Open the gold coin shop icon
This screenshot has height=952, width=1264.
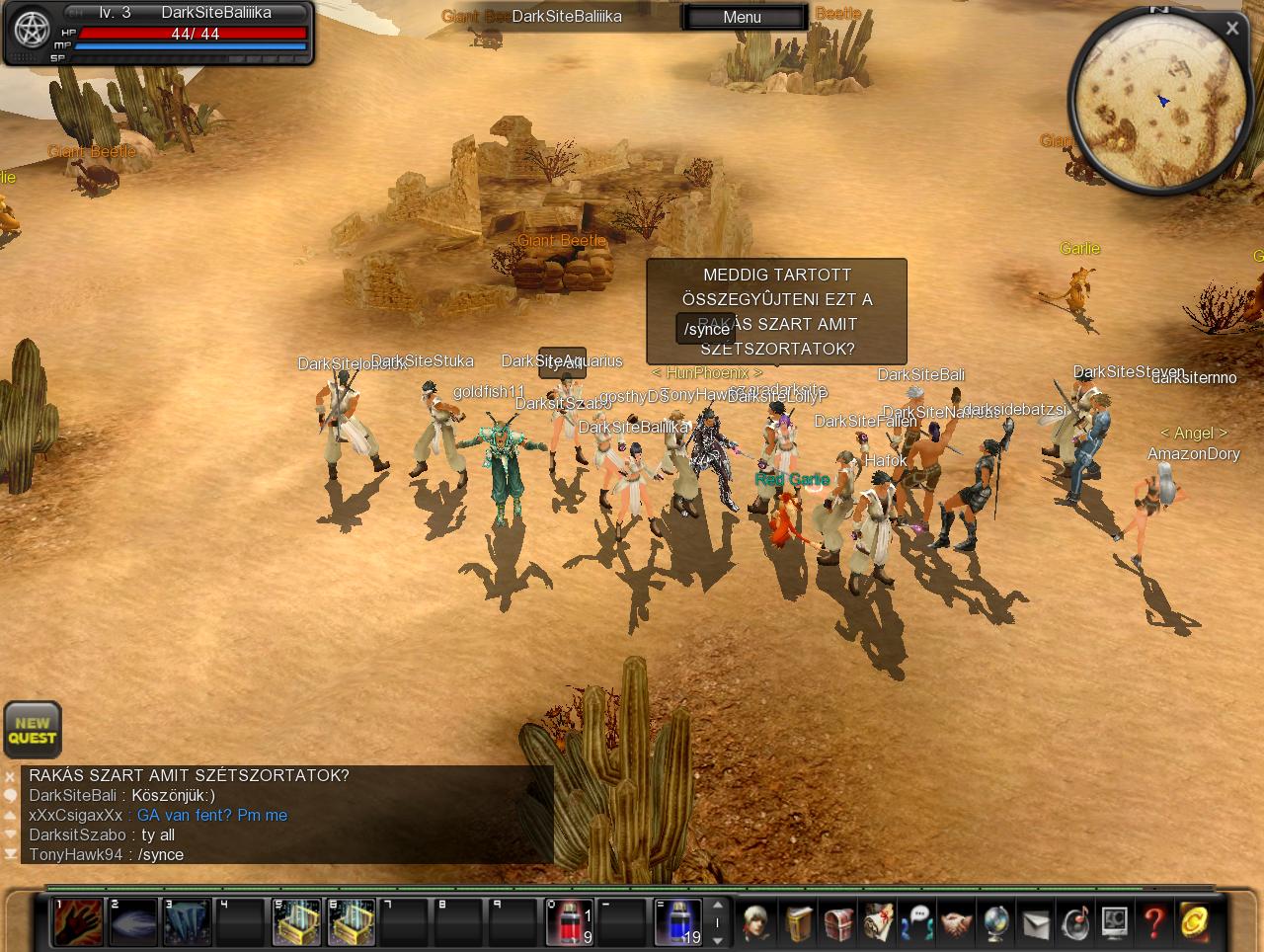[x=1194, y=923]
